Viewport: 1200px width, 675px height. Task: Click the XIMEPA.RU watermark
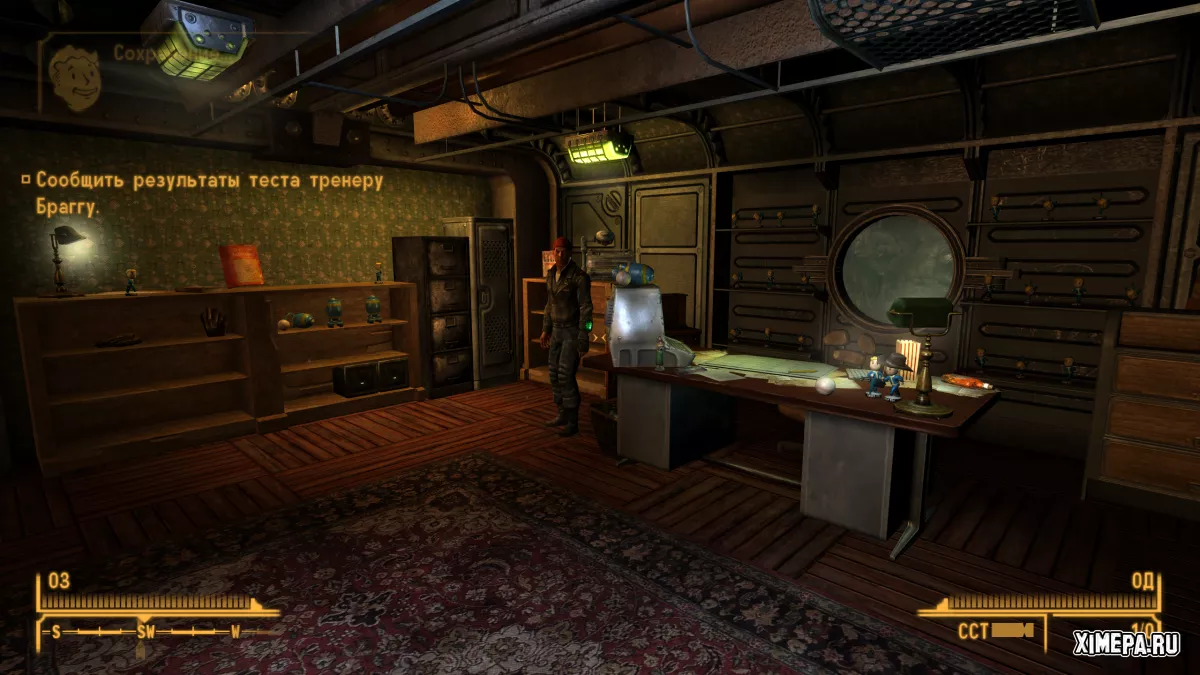(x=1124, y=643)
